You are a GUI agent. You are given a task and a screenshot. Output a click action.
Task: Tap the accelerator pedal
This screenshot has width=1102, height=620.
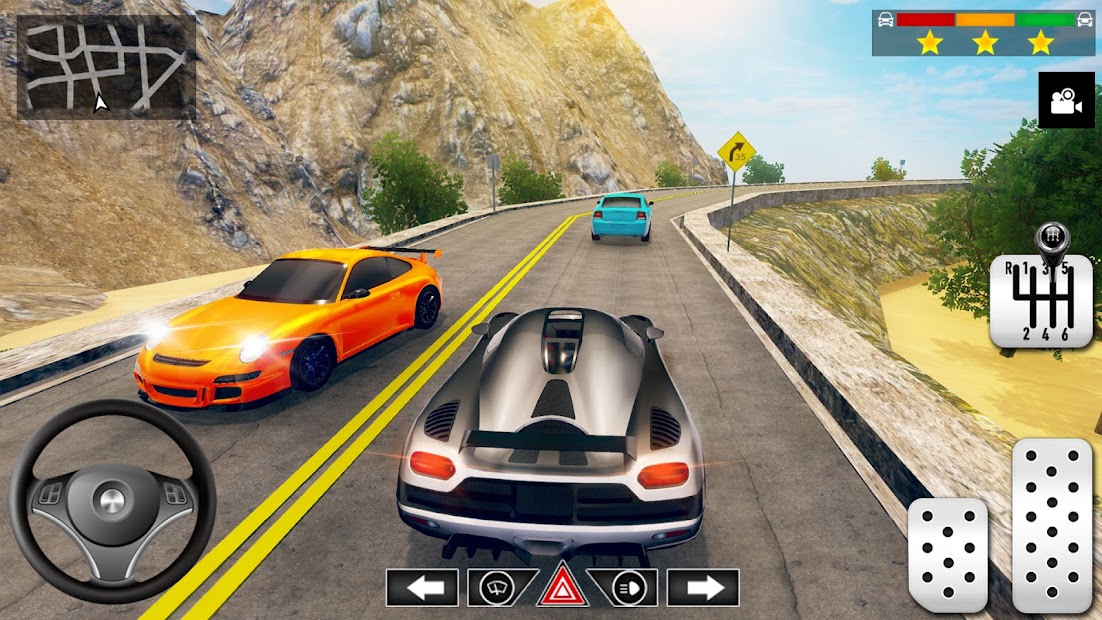tap(1052, 525)
